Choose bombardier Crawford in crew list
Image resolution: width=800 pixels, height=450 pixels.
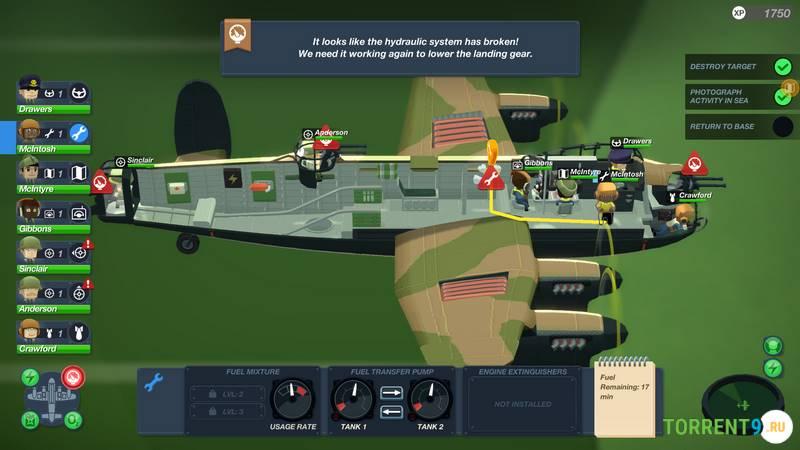click(x=32, y=331)
